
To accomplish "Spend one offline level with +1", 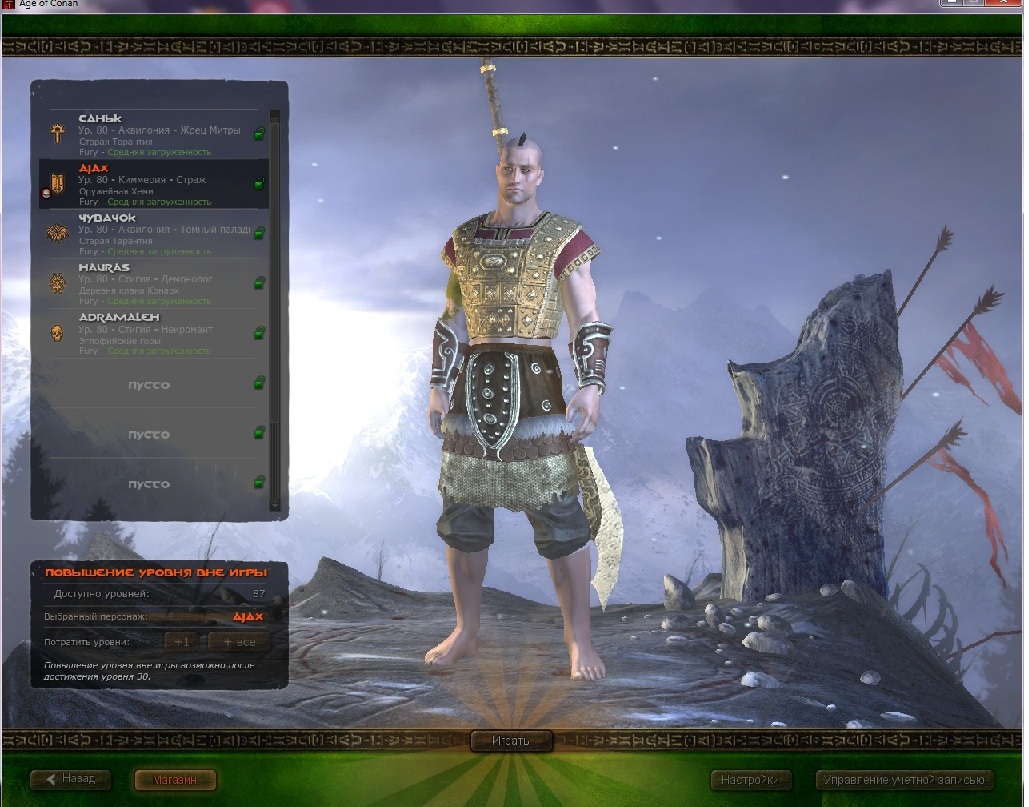I will (x=181, y=641).
